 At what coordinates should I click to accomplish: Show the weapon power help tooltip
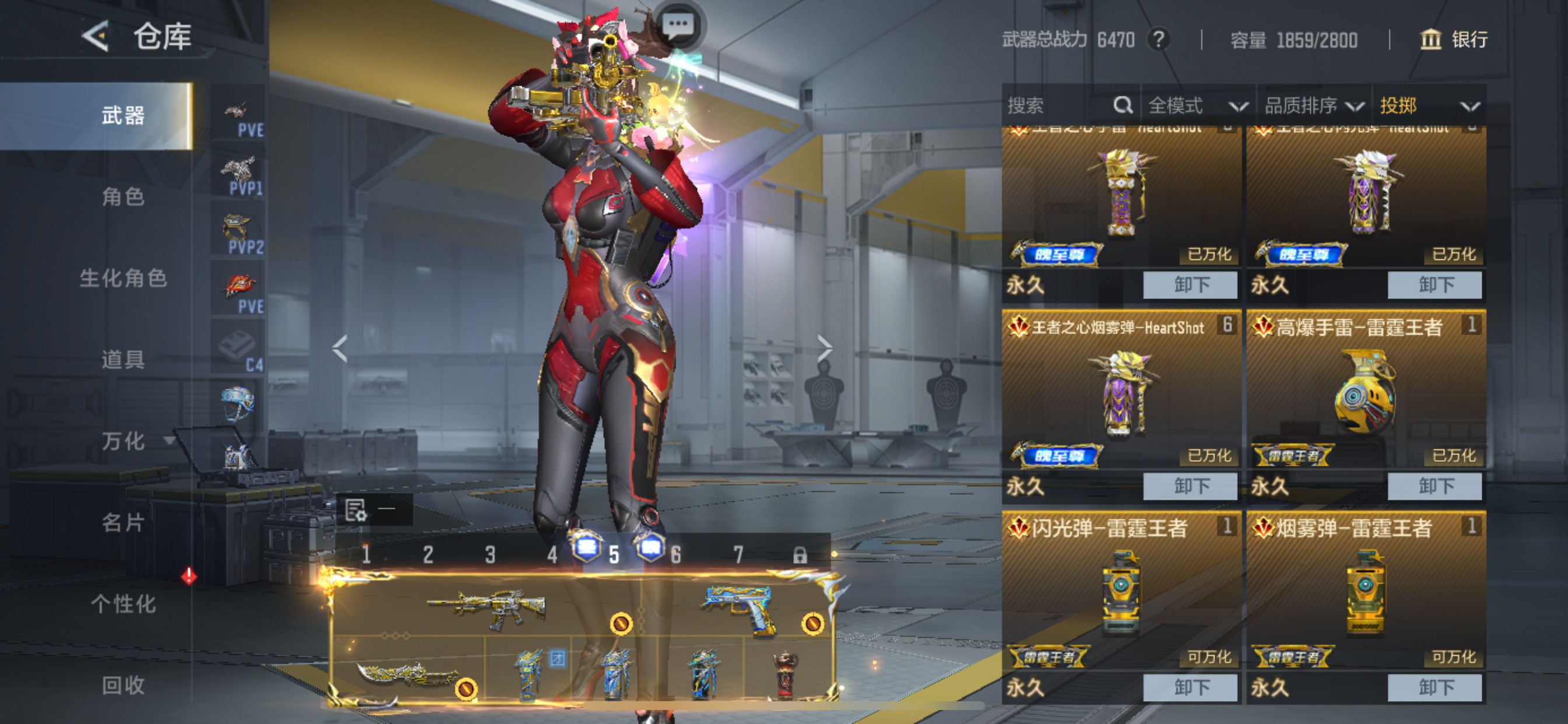(1159, 40)
